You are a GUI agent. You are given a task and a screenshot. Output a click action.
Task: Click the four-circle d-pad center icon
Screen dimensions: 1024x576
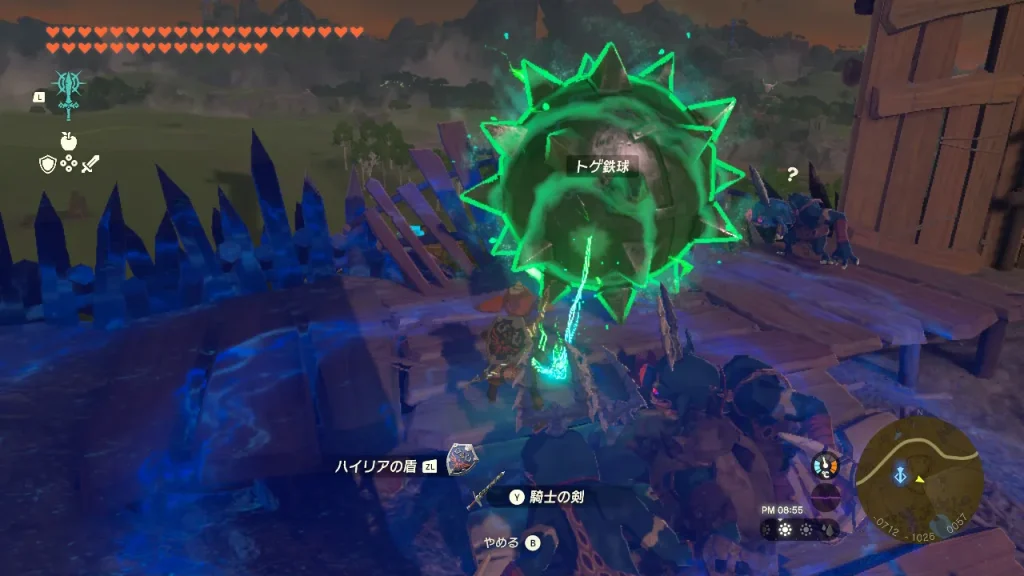(x=68, y=164)
